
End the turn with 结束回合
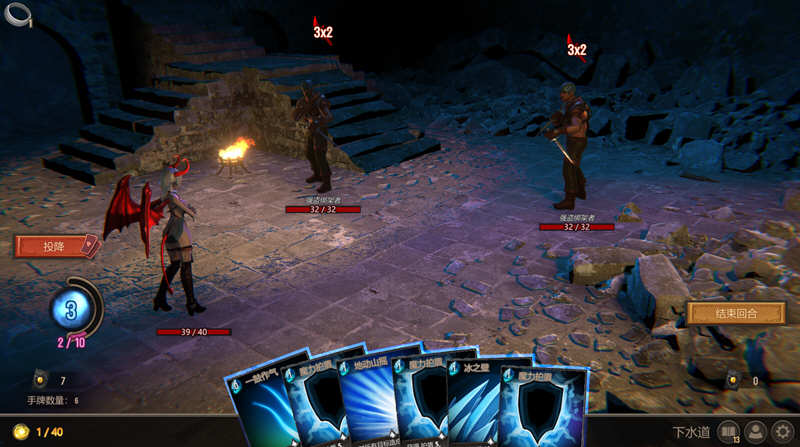pyautogui.click(x=735, y=313)
